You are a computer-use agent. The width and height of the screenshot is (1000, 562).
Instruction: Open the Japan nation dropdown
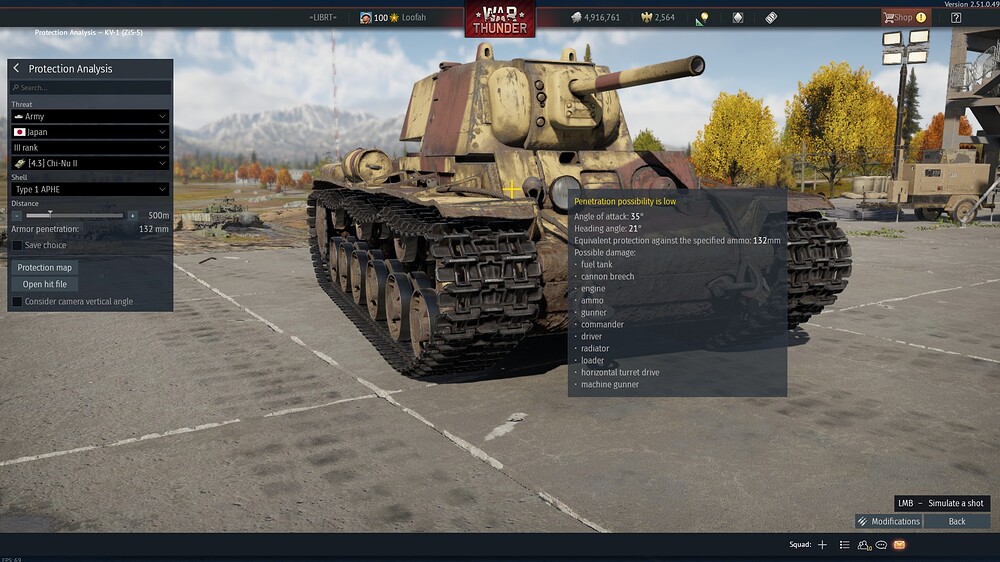click(x=90, y=132)
